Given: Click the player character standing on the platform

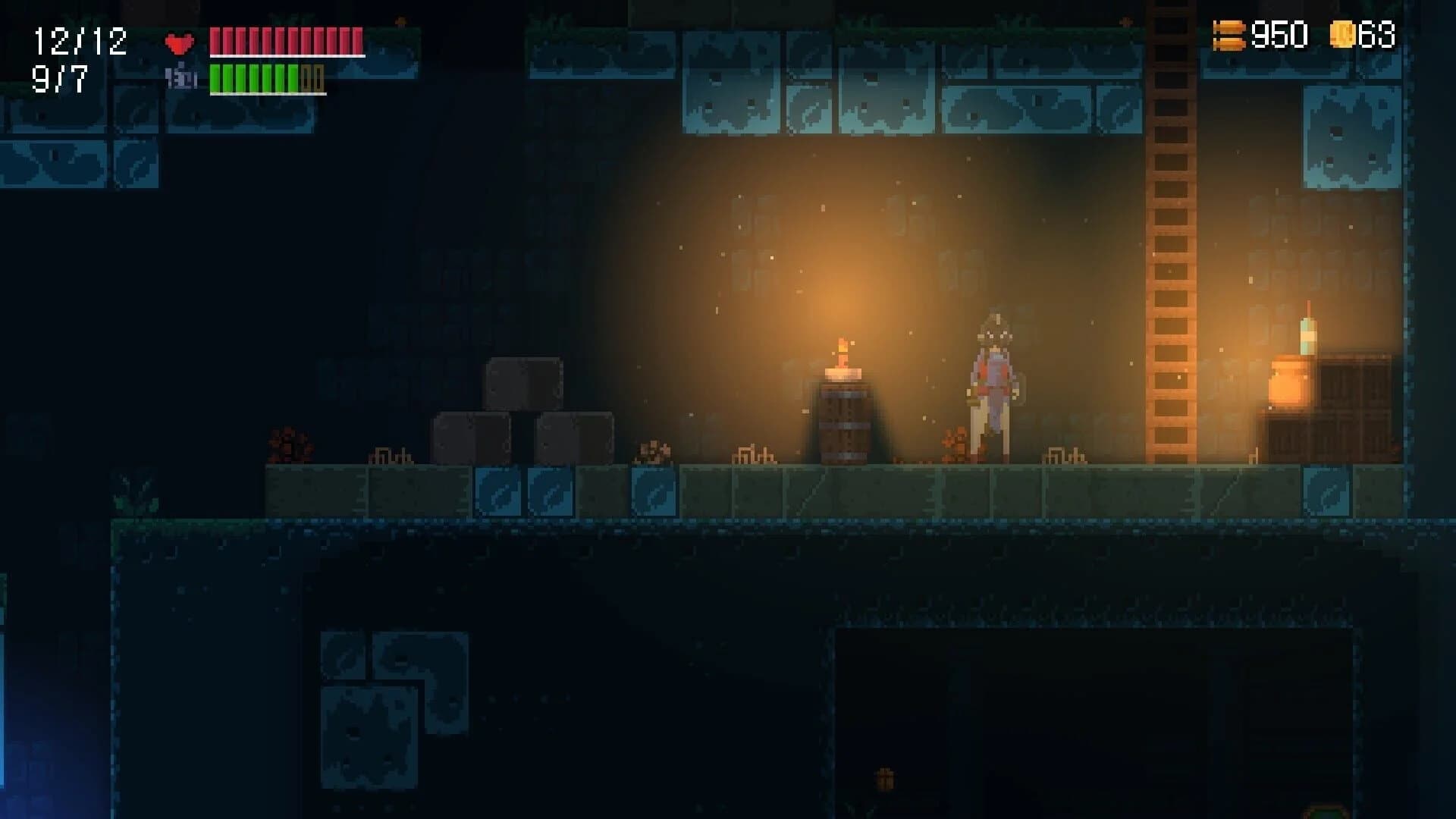Looking at the screenshot, I should click(993, 387).
